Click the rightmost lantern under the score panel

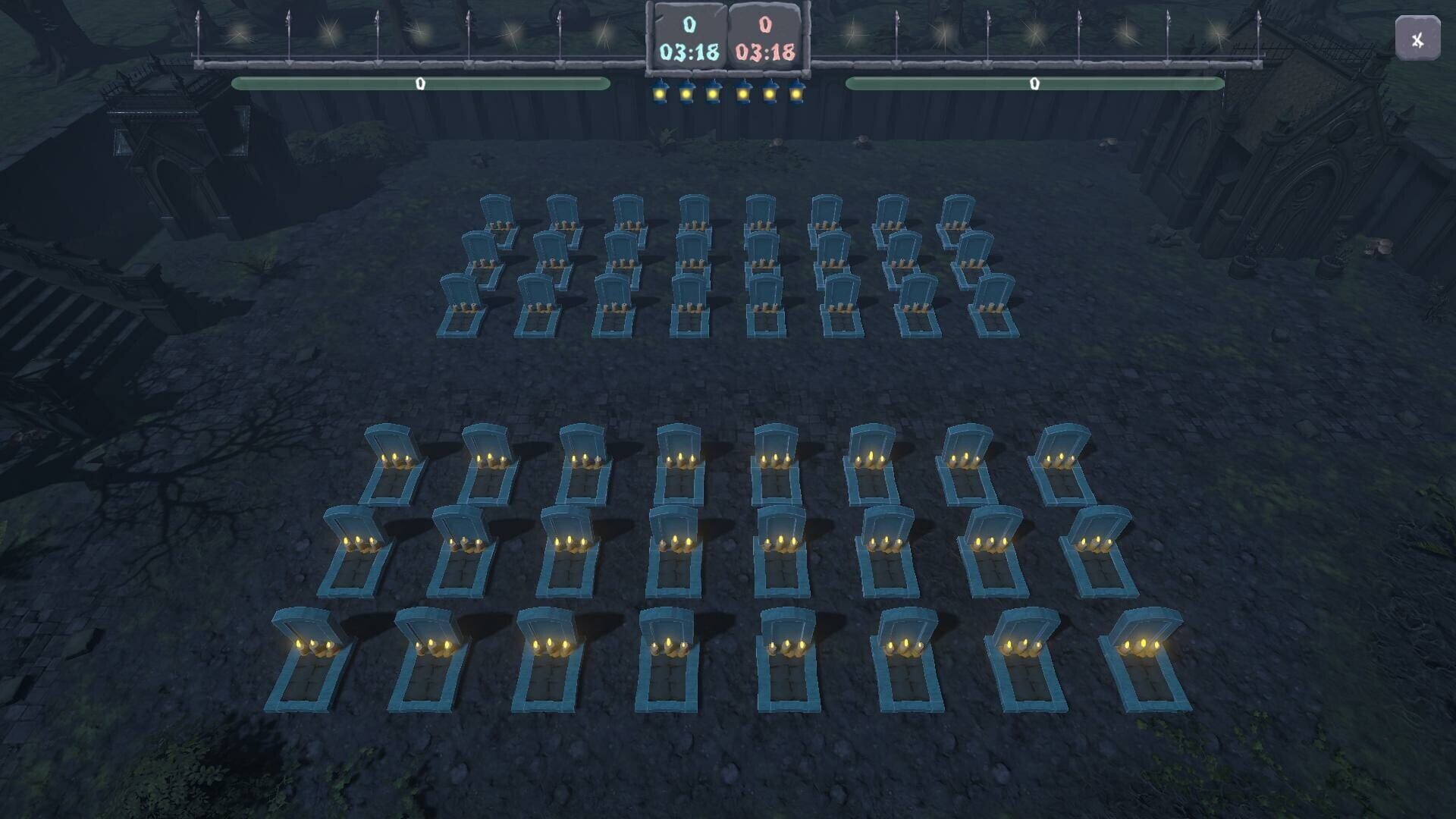[x=796, y=93]
